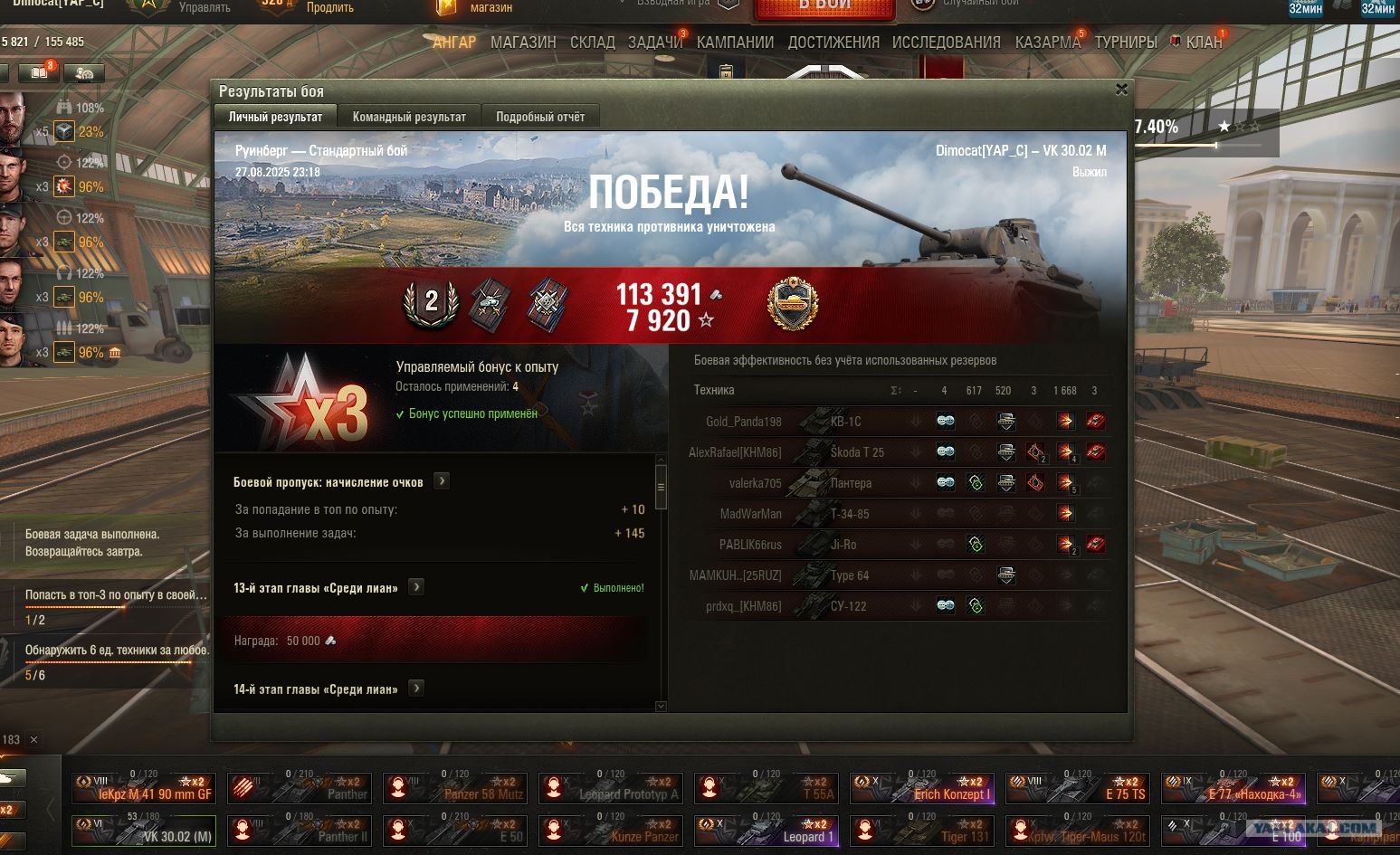Choose the leKpz M 41 90 mm GF tank

[x=143, y=788]
